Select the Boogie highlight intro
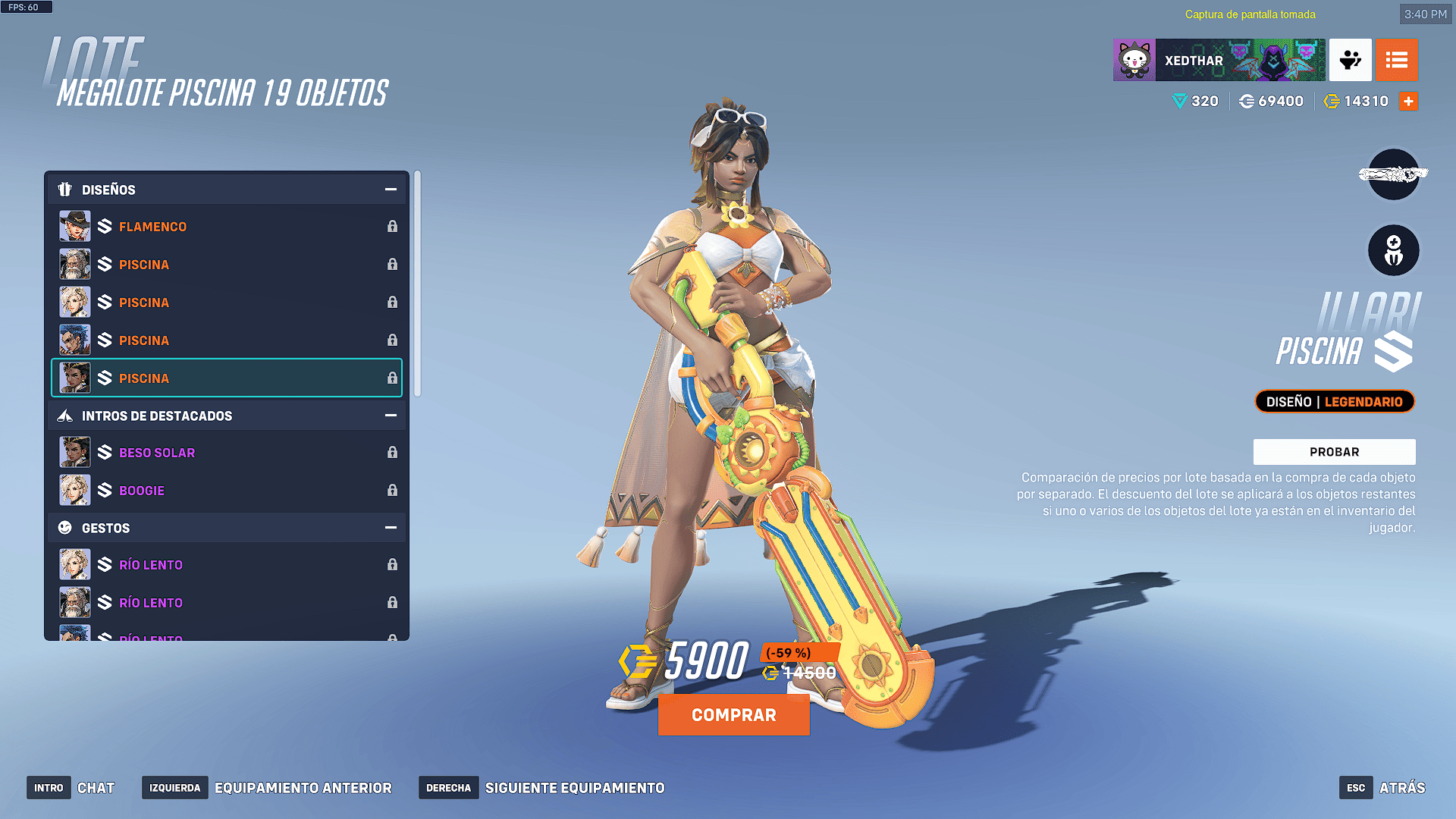Screen dimensions: 1456x819 227,491
